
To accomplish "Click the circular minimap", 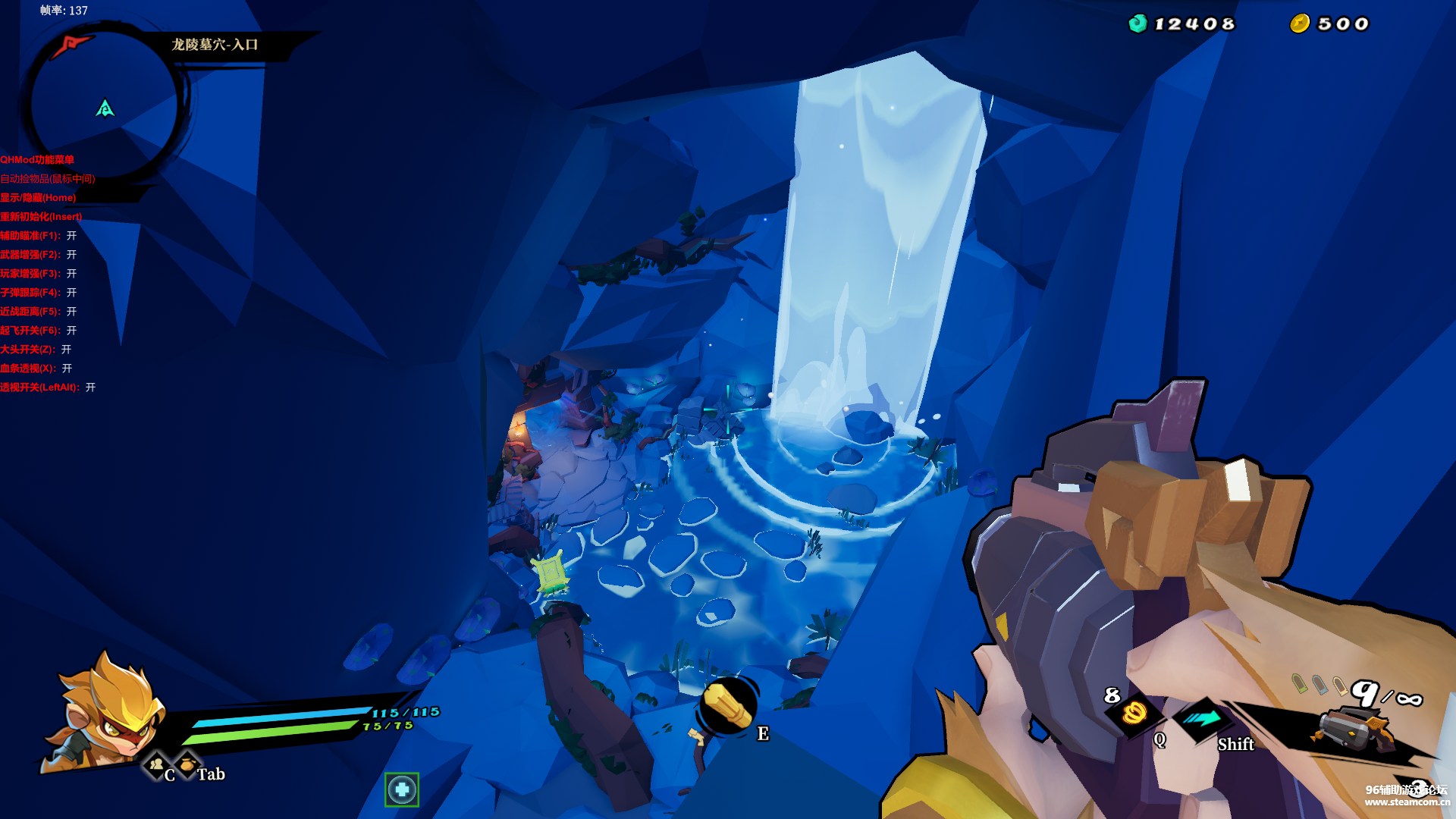I will pos(105,105).
